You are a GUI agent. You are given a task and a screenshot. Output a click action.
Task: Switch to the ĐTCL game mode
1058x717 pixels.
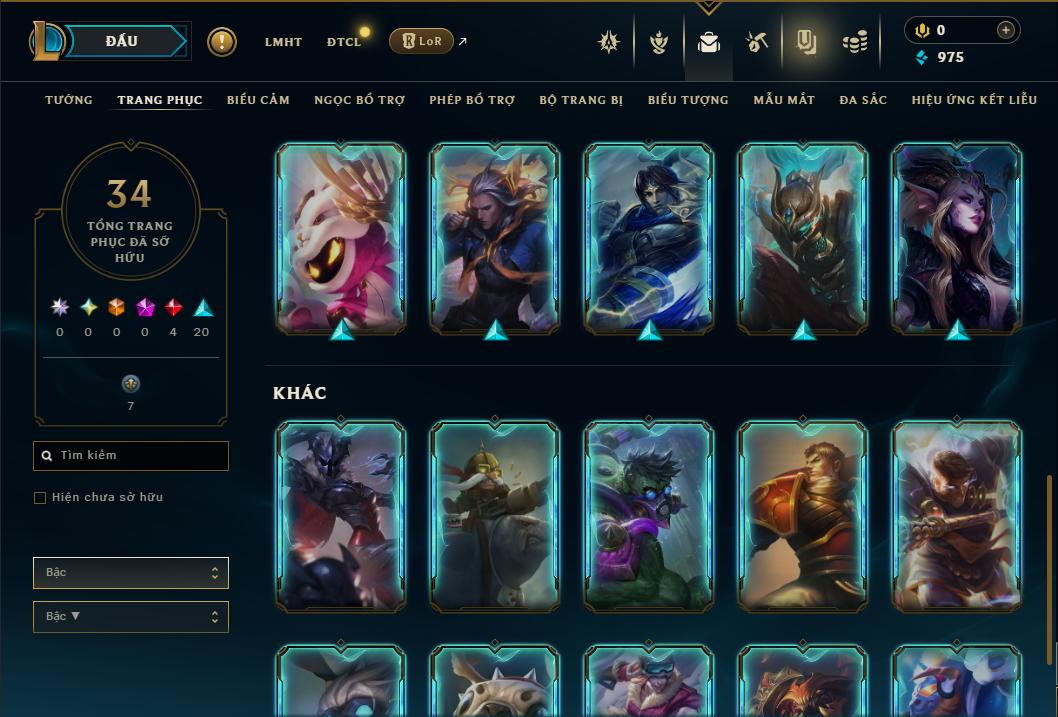coord(343,42)
